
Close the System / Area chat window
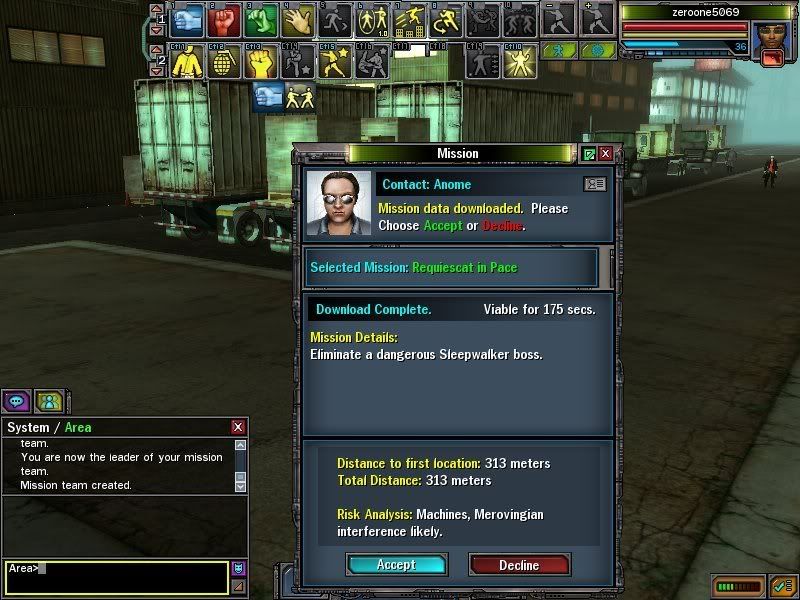coord(237,427)
